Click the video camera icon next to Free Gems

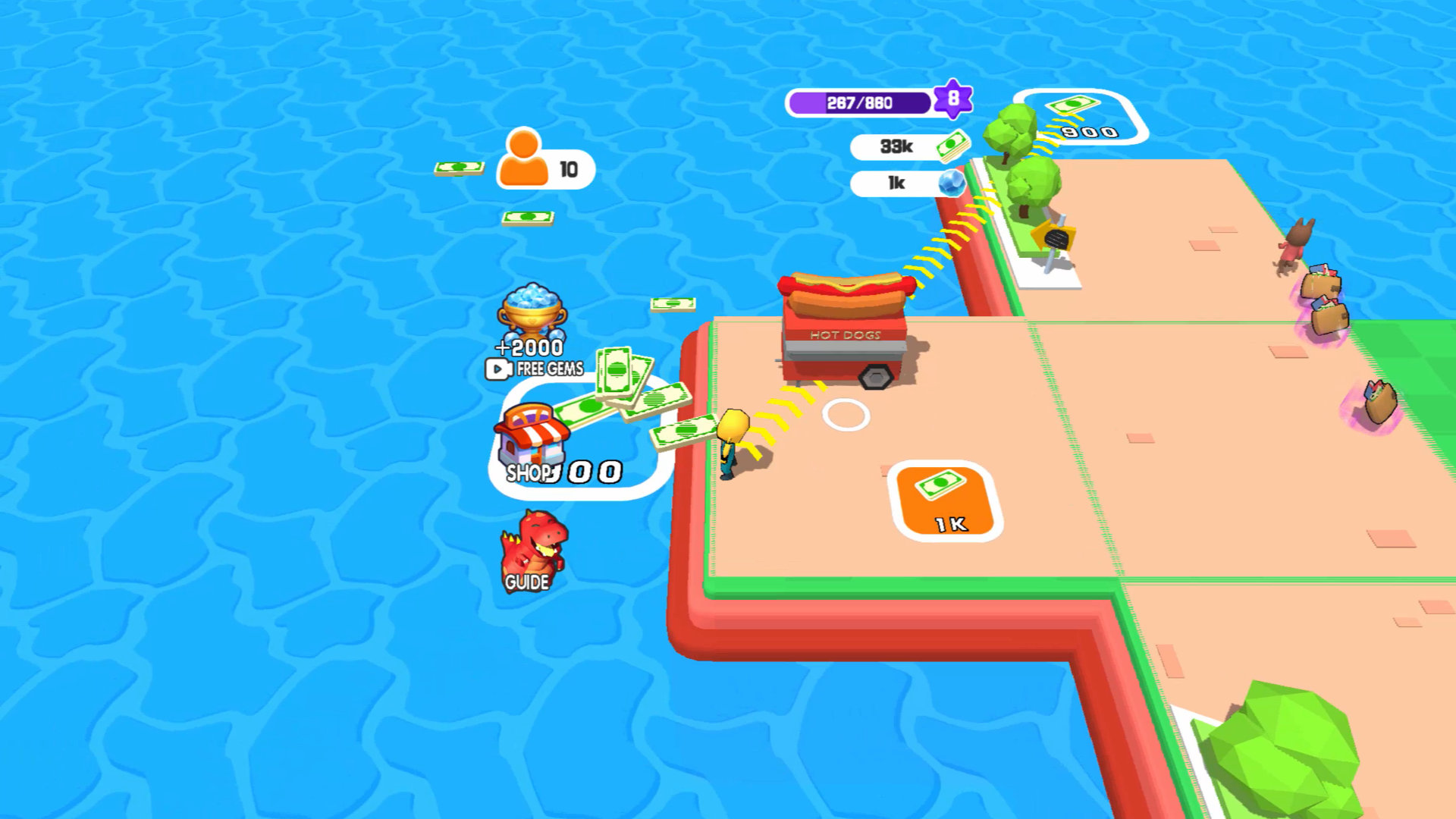[497, 371]
